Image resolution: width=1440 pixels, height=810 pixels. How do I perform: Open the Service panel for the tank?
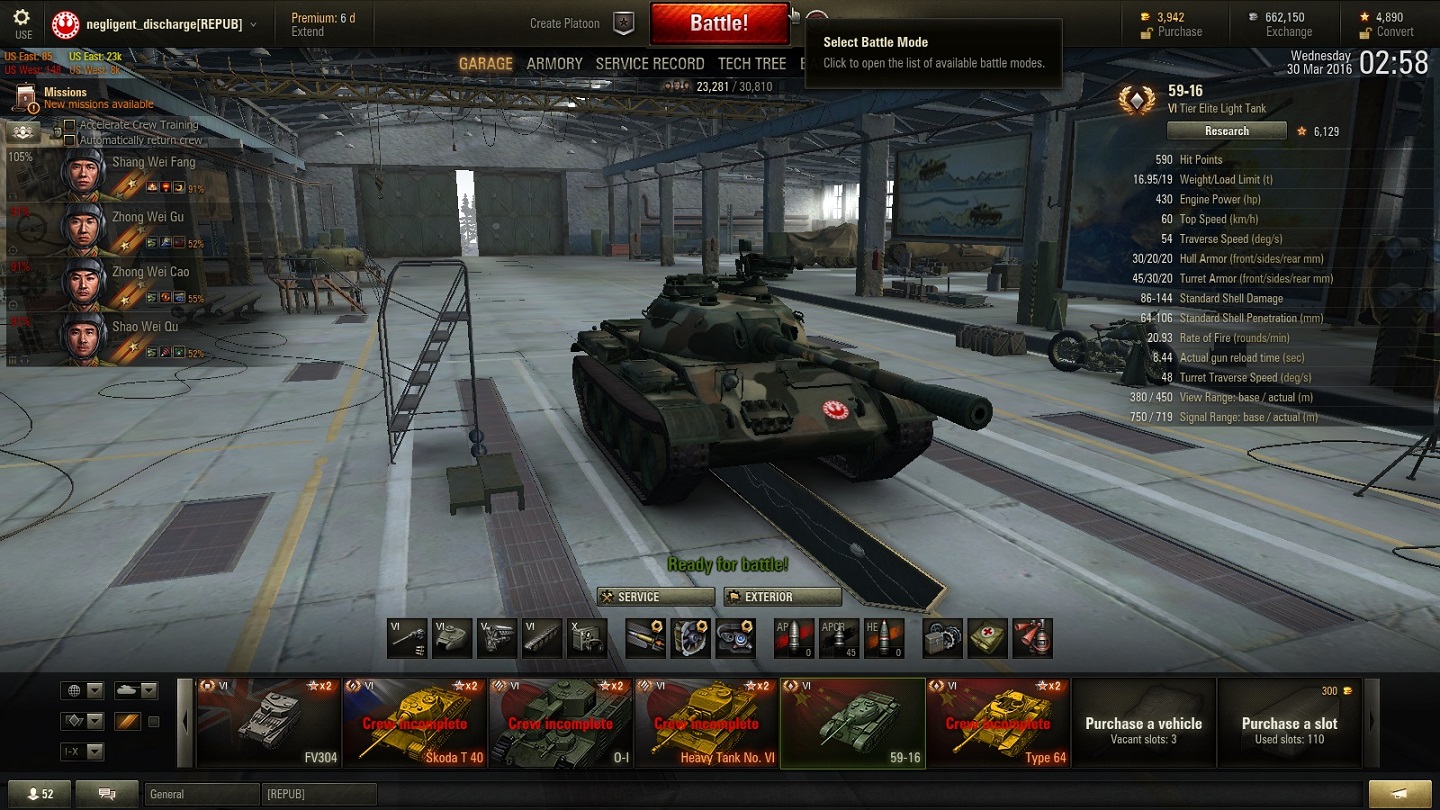click(x=656, y=597)
